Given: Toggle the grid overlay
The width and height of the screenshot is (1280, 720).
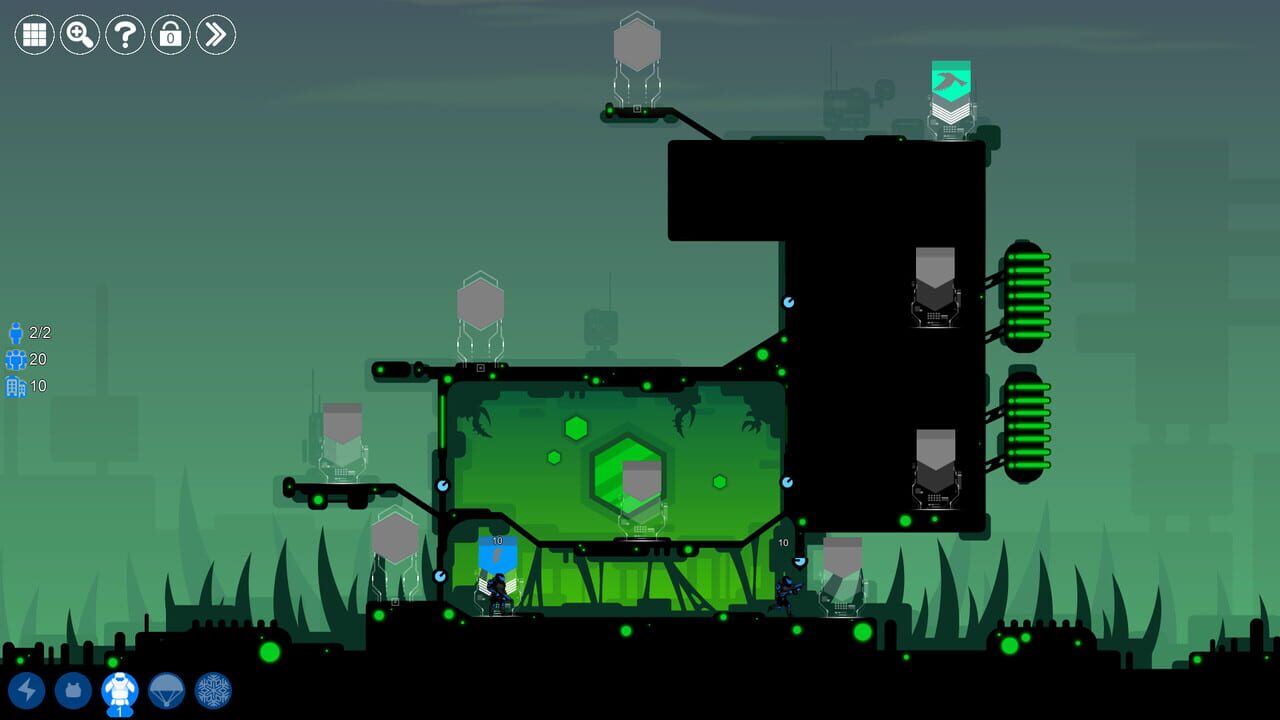Looking at the screenshot, I should tap(33, 35).
